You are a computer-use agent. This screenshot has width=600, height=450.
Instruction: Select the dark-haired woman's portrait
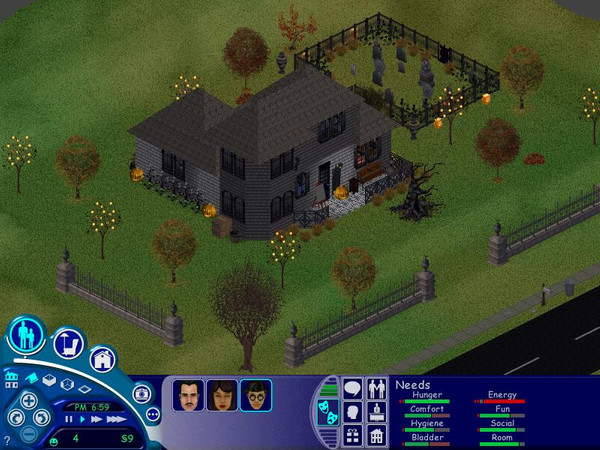tap(221, 396)
